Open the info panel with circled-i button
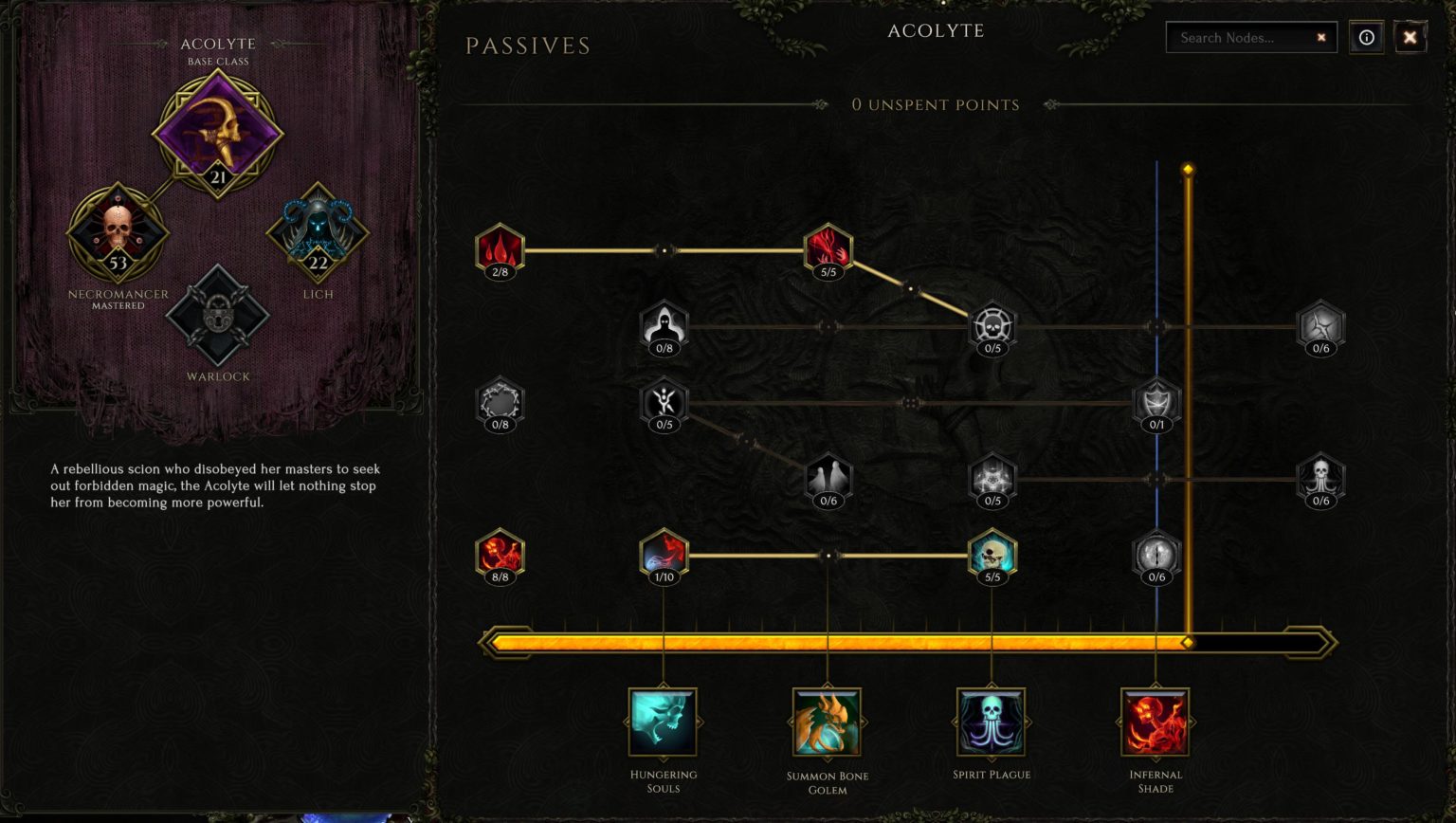The width and height of the screenshot is (1456, 823). pyautogui.click(x=1366, y=38)
